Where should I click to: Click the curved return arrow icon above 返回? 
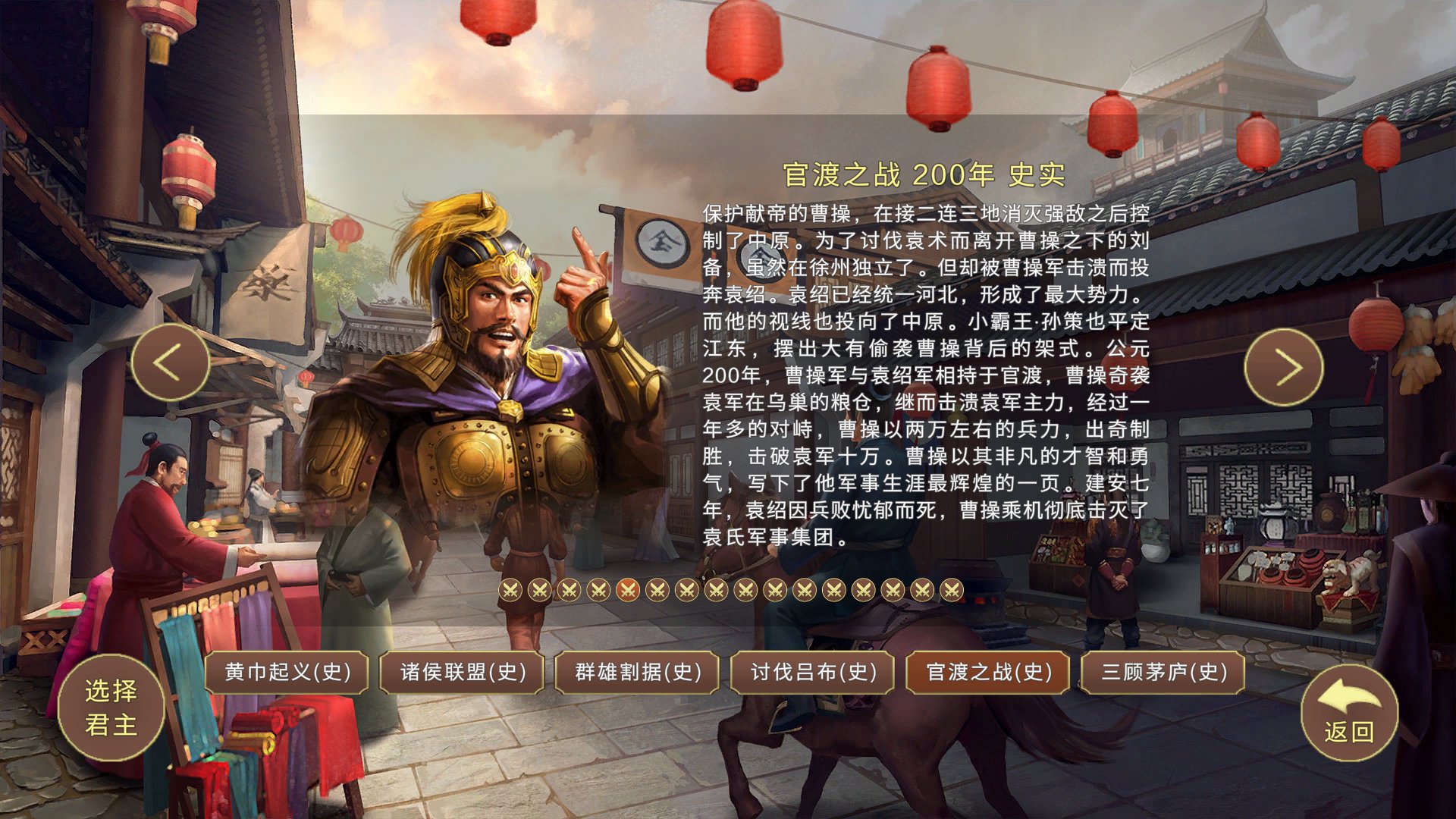click(1349, 696)
